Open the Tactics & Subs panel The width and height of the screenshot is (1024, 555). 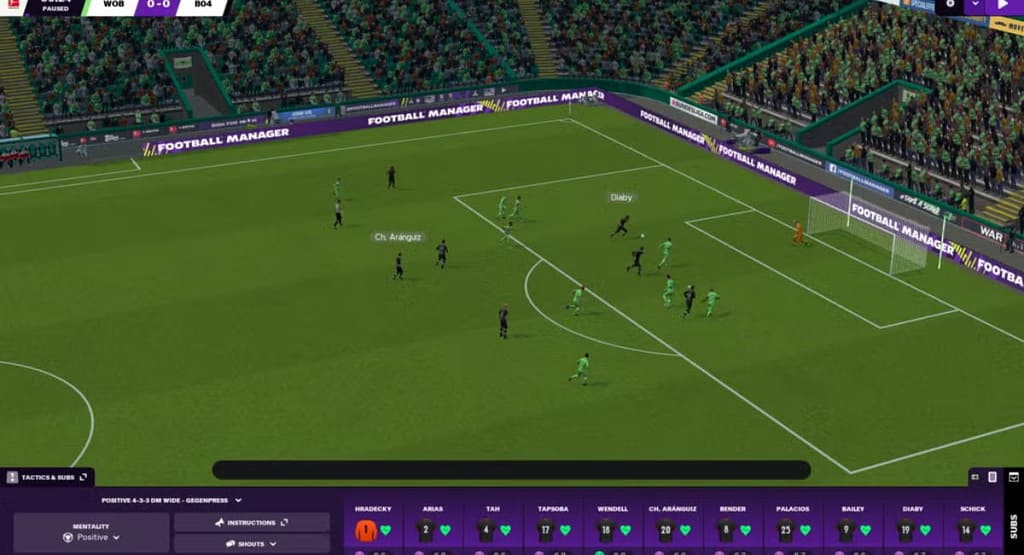click(x=48, y=478)
